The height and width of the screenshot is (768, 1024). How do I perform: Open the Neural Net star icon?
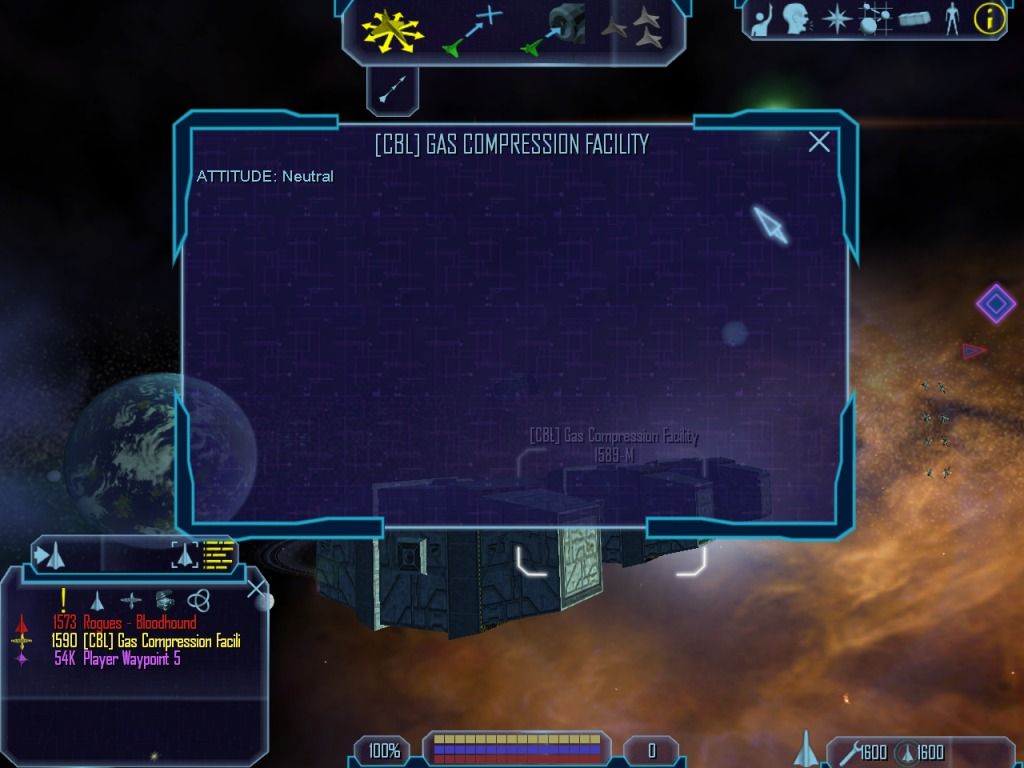pyautogui.click(x=835, y=18)
